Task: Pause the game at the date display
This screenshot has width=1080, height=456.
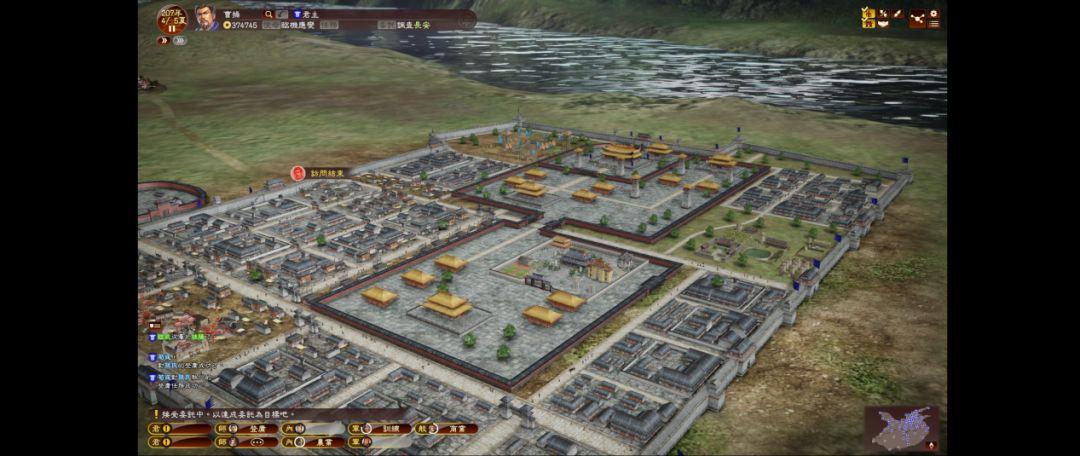Action: click(x=171, y=27)
